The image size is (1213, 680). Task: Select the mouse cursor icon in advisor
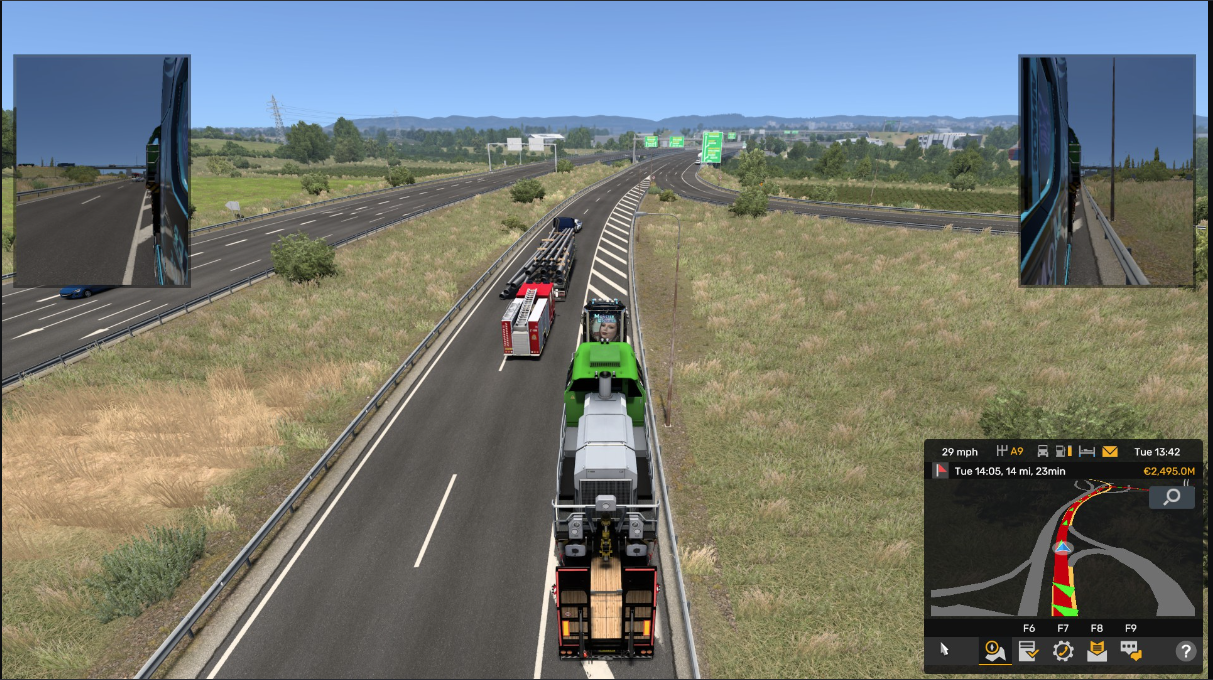pos(945,650)
